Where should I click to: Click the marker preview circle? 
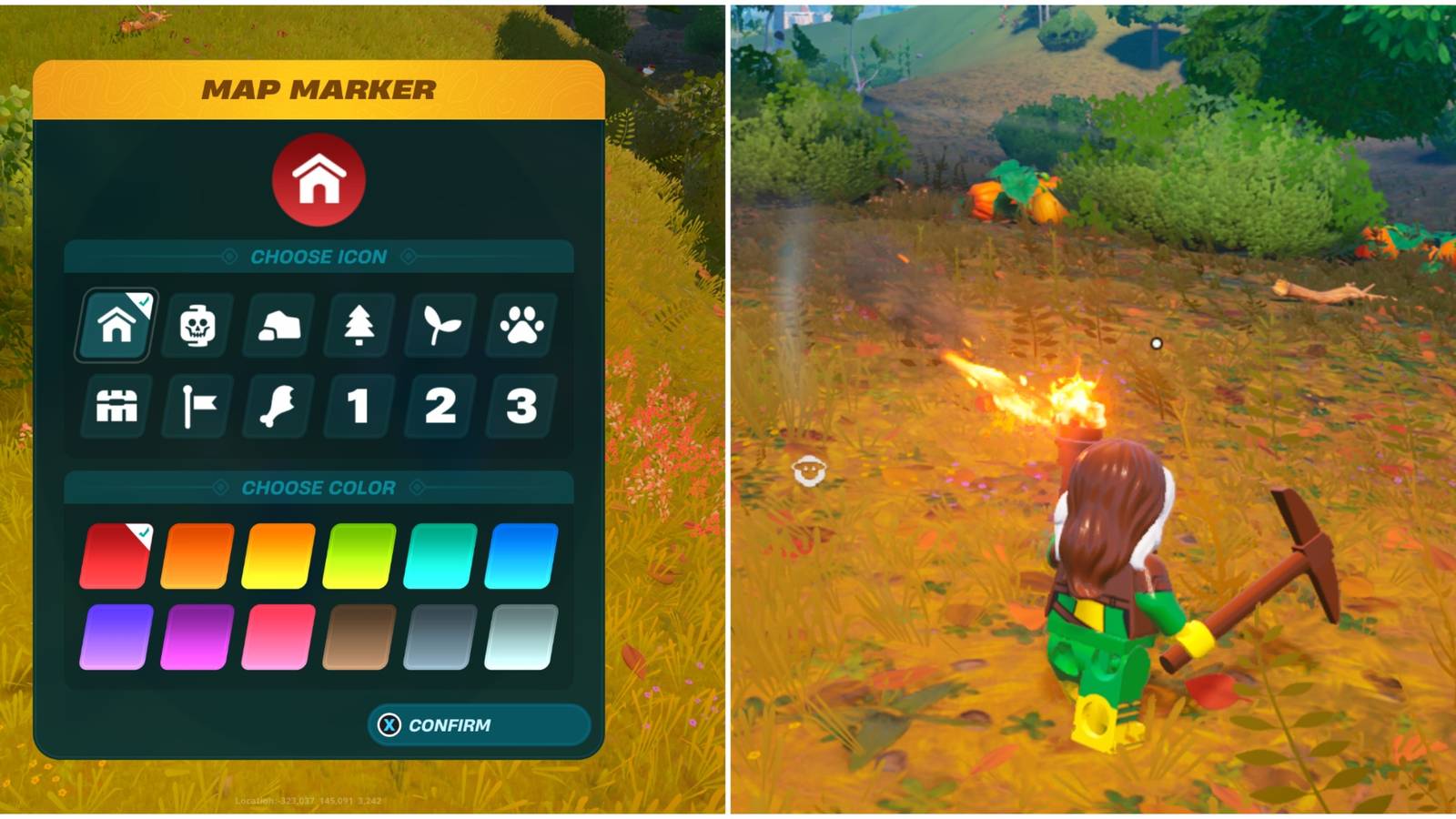pyautogui.click(x=320, y=179)
